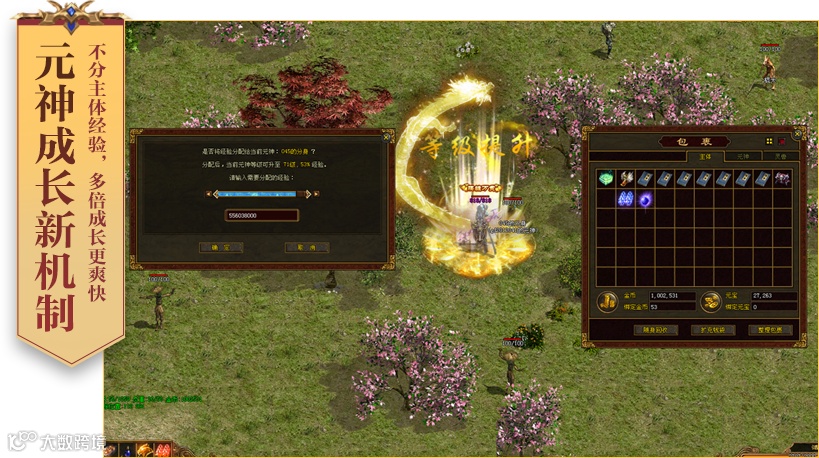Click the gold ingot 元宝 icon
The height and width of the screenshot is (458, 819).
pos(709,301)
